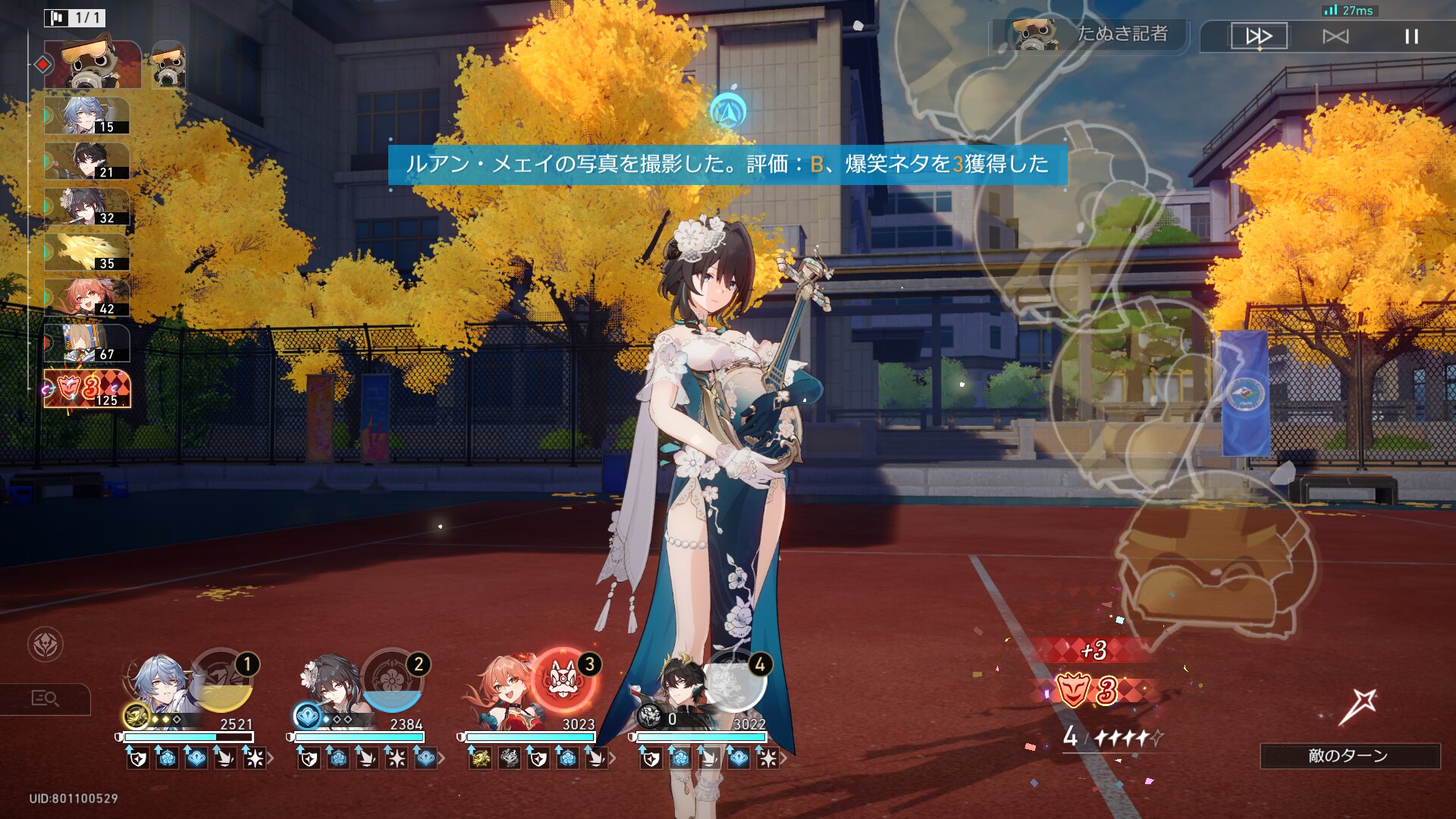This screenshot has height=819, width=1456.
Task: Activate the red fox mask ultimate
Action: [562, 679]
